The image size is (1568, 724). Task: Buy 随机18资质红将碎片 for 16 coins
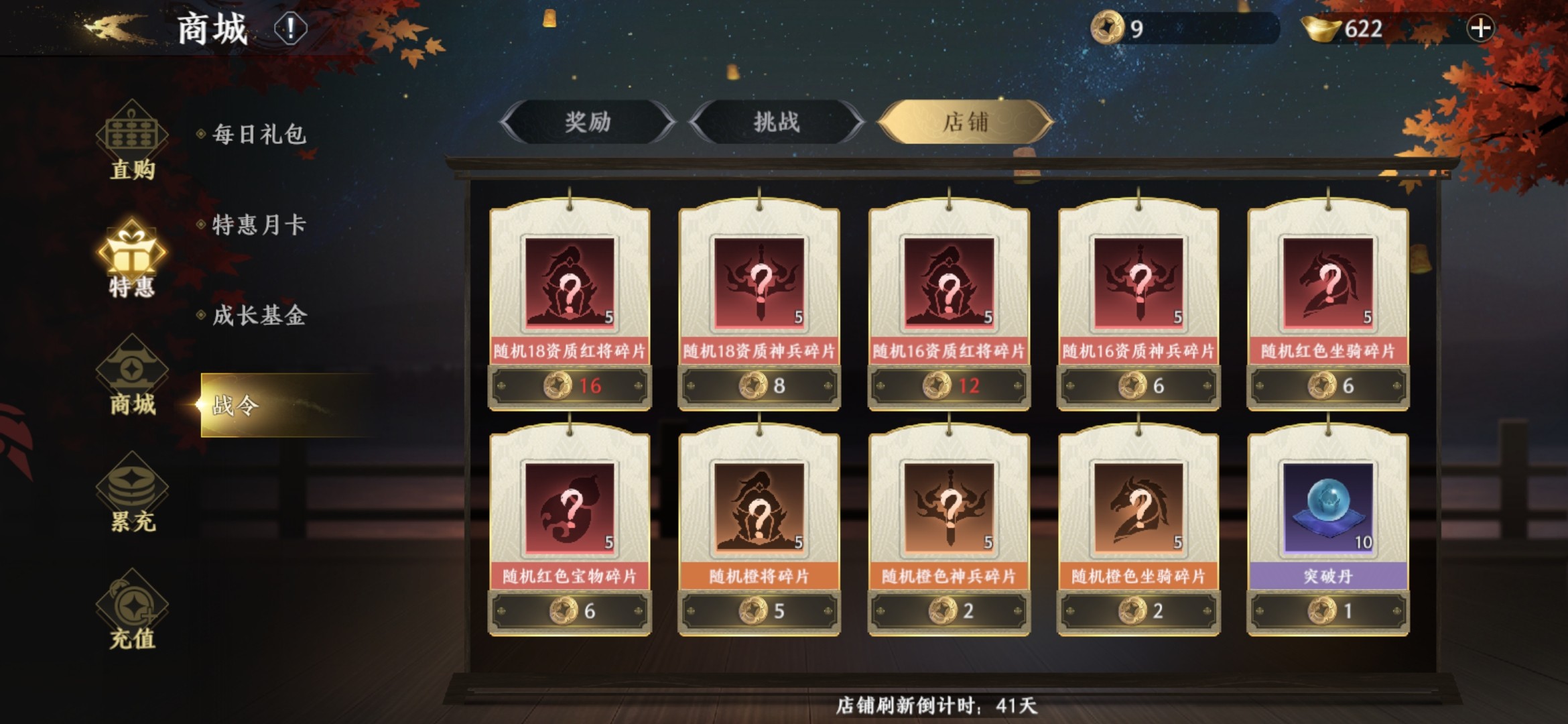(570, 385)
